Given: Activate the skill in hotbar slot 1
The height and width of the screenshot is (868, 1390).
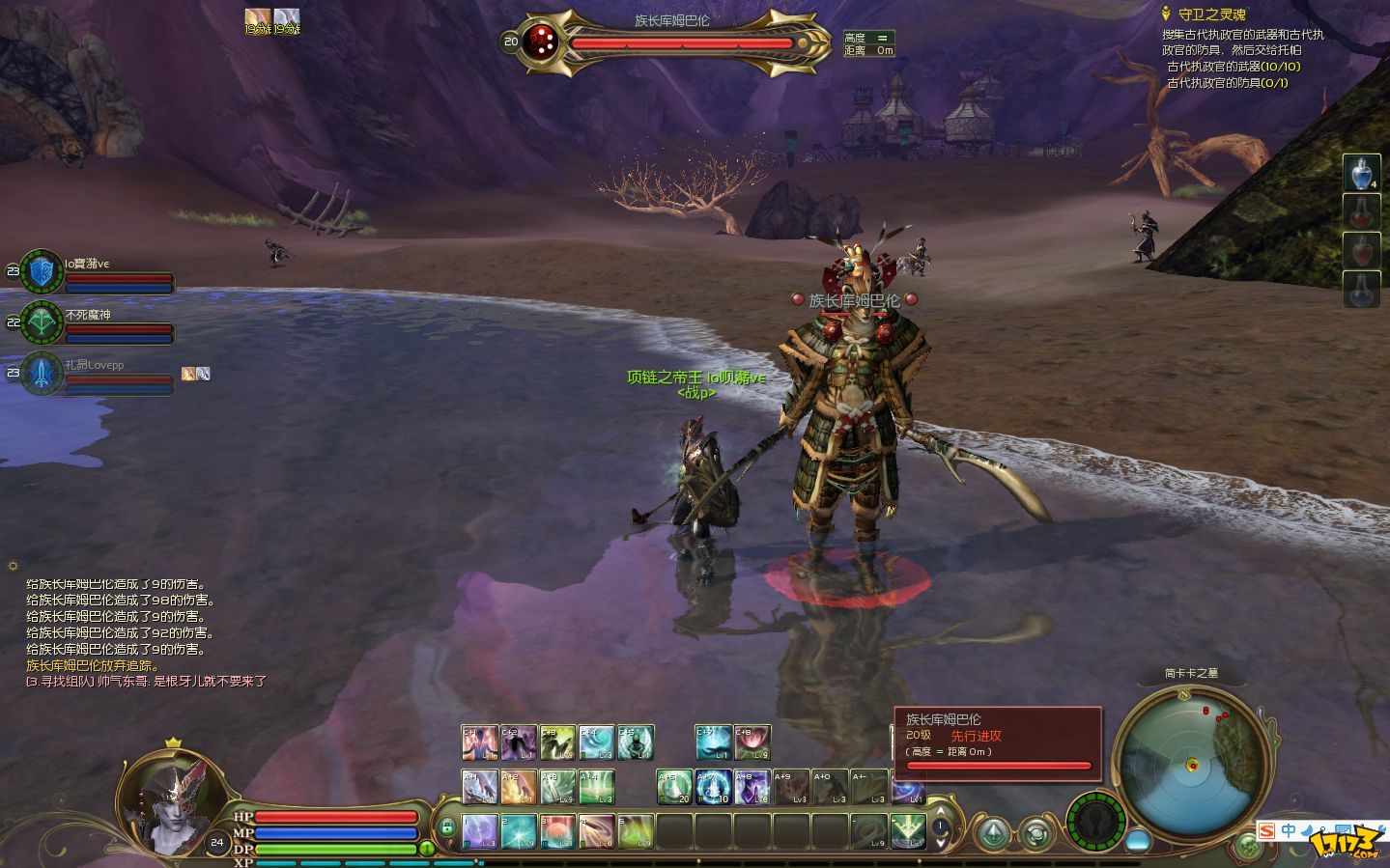Looking at the screenshot, I should coord(480,831).
